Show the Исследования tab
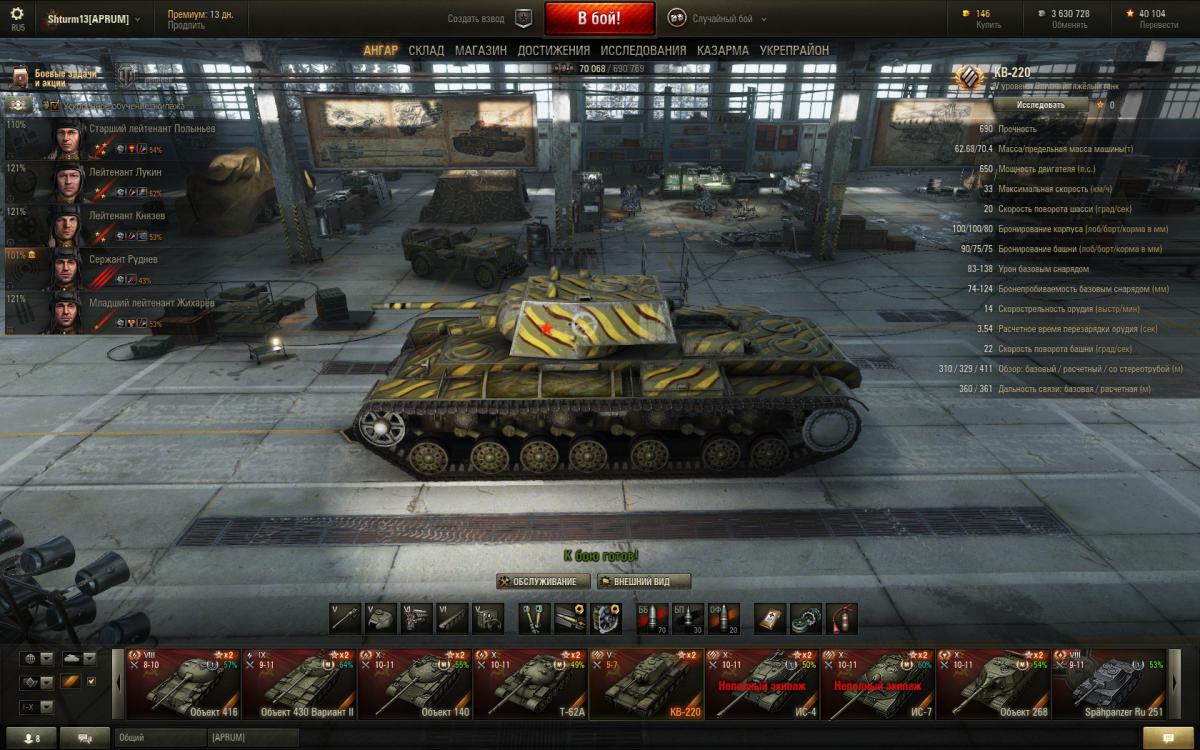 (x=643, y=50)
